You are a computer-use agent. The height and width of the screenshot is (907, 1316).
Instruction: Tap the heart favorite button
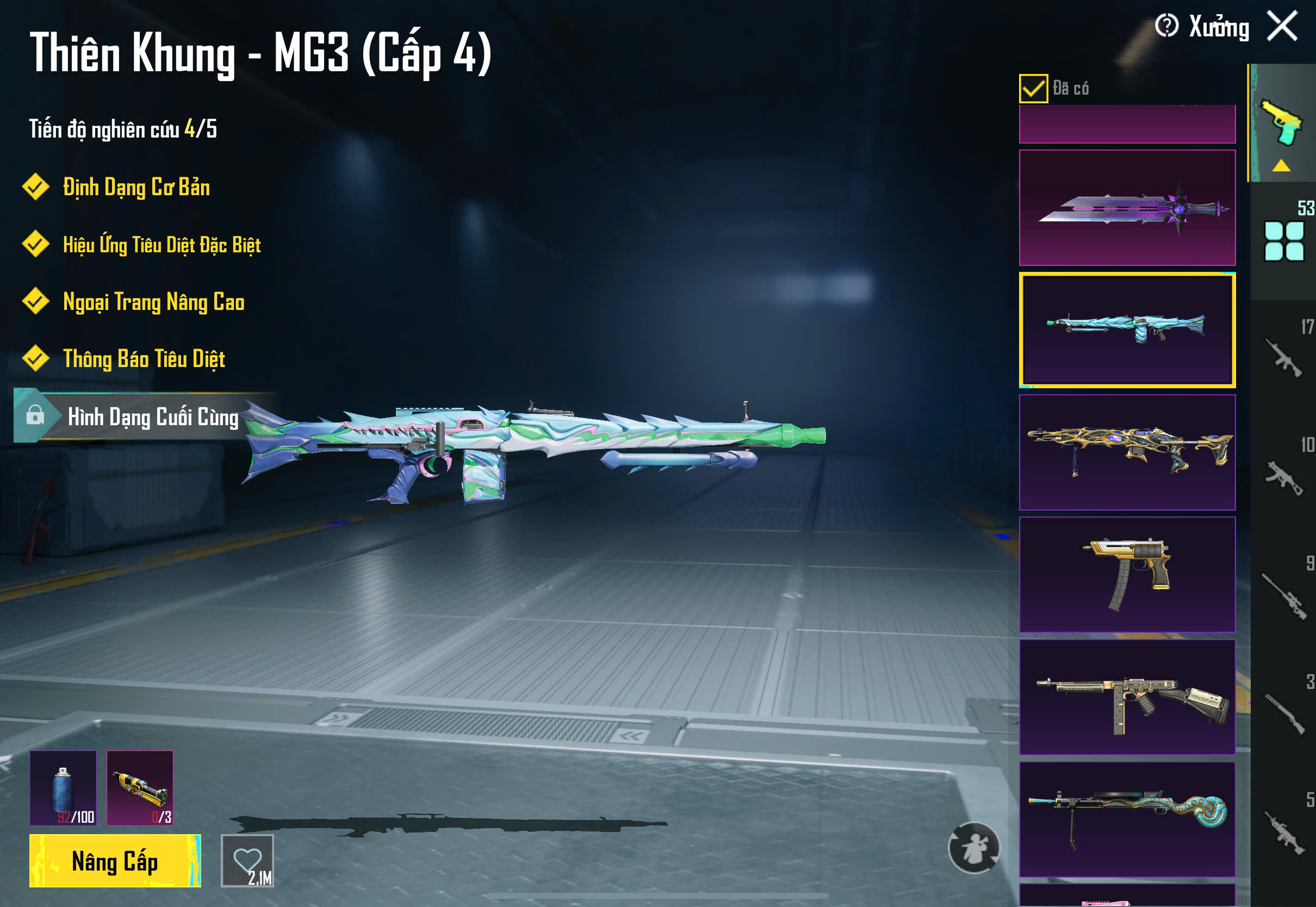tap(247, 860)
